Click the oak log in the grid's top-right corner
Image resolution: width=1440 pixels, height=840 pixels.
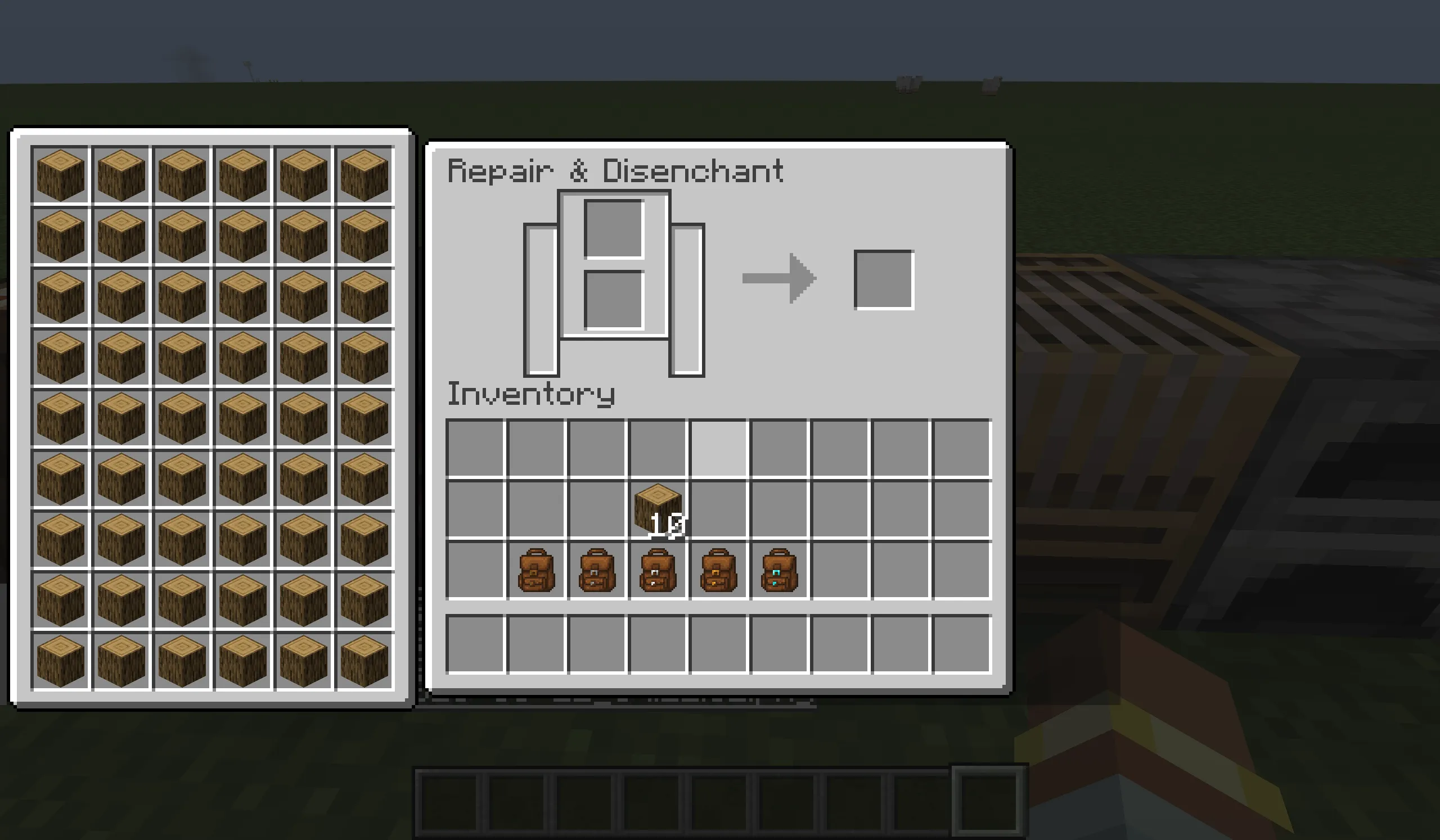(x=364, y=174)
